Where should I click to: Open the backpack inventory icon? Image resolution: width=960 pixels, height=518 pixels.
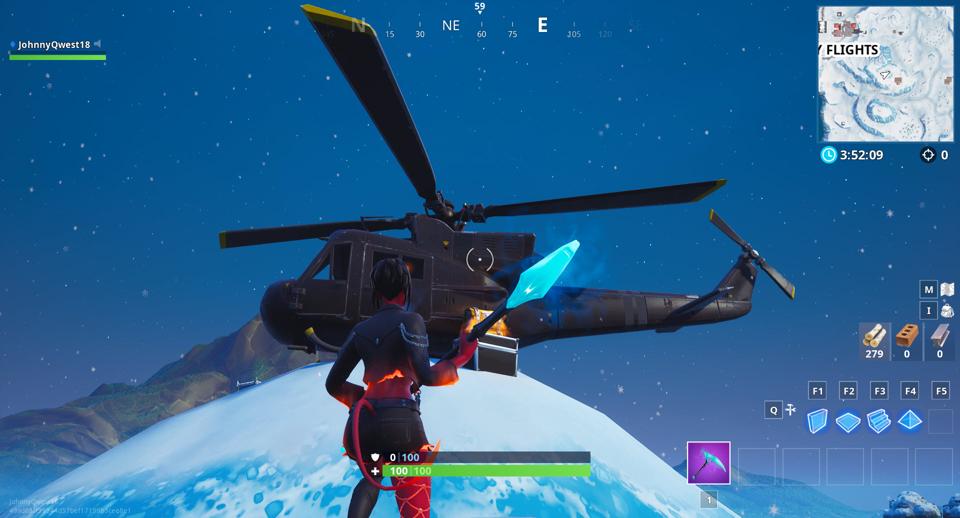946,311
